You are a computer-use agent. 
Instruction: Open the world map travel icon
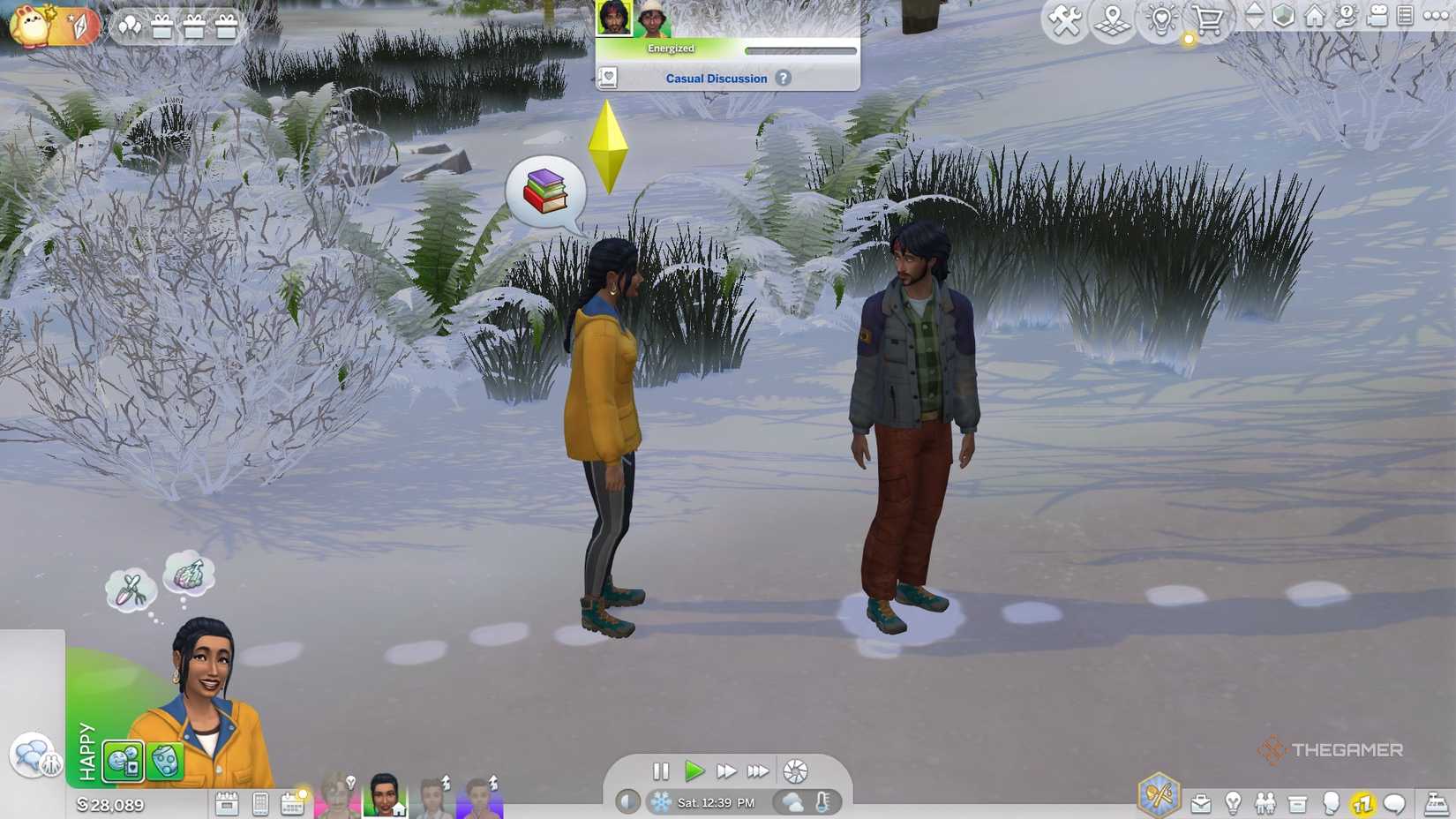tap(1113, 19)
